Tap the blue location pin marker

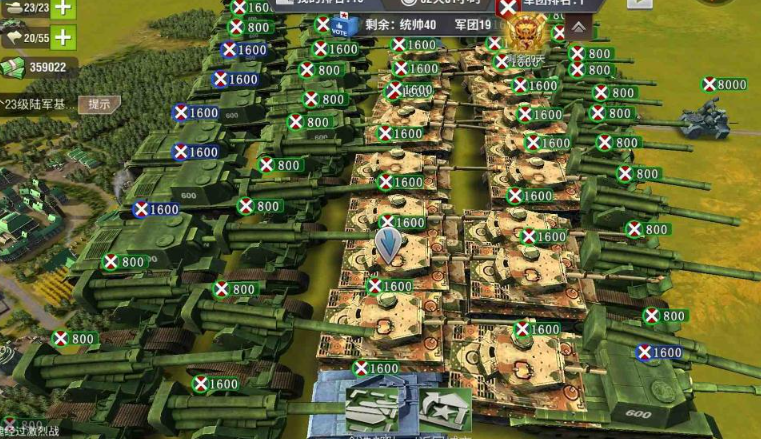click(388, 244)
